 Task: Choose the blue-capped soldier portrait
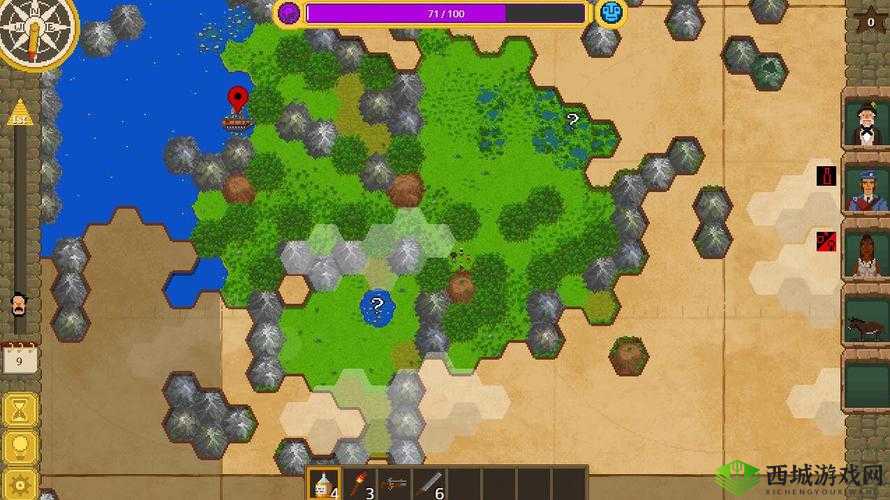pyautogui.click(x=865, y=189)
